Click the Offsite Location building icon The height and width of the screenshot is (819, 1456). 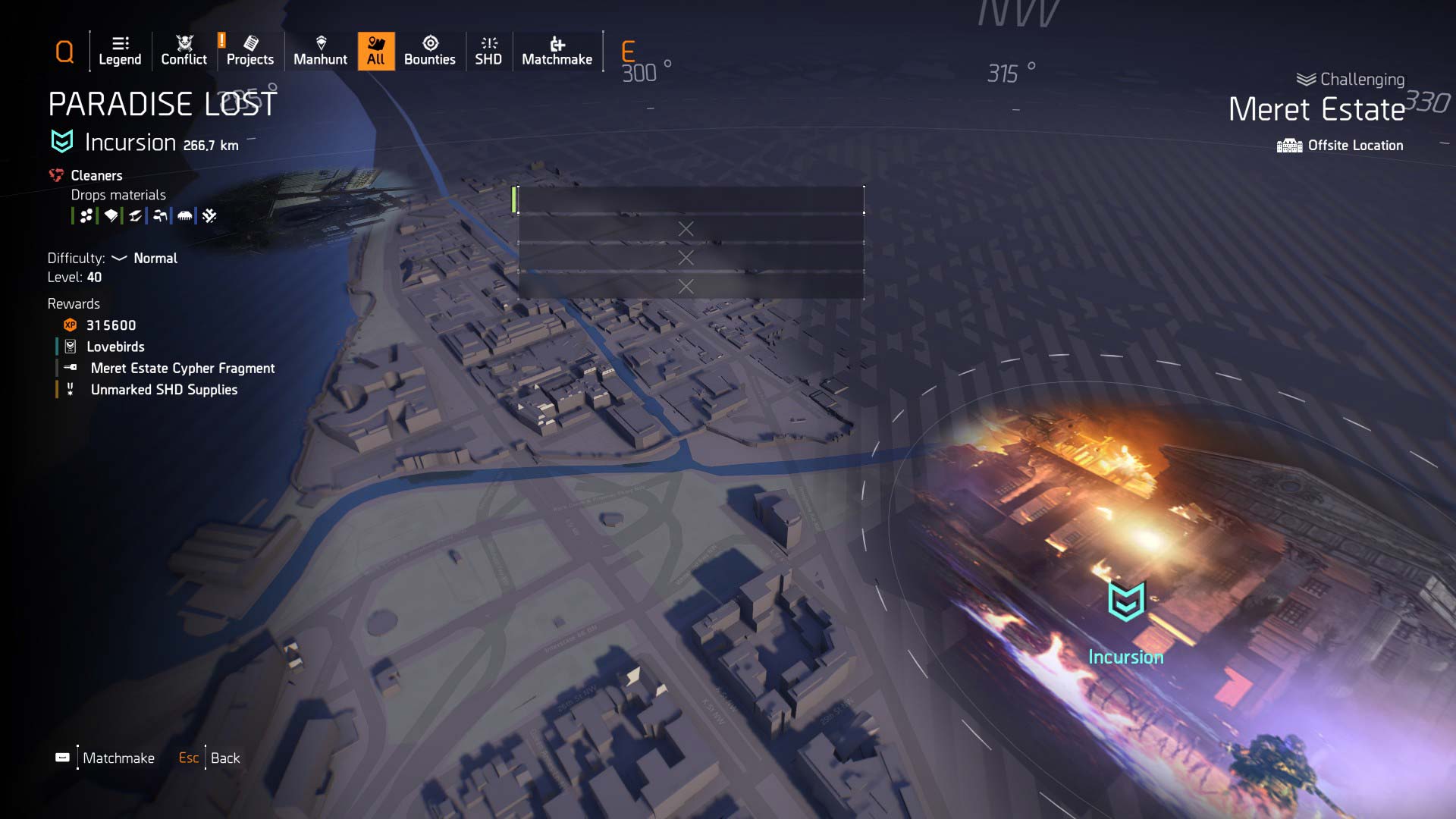(x=1289, y=145)
